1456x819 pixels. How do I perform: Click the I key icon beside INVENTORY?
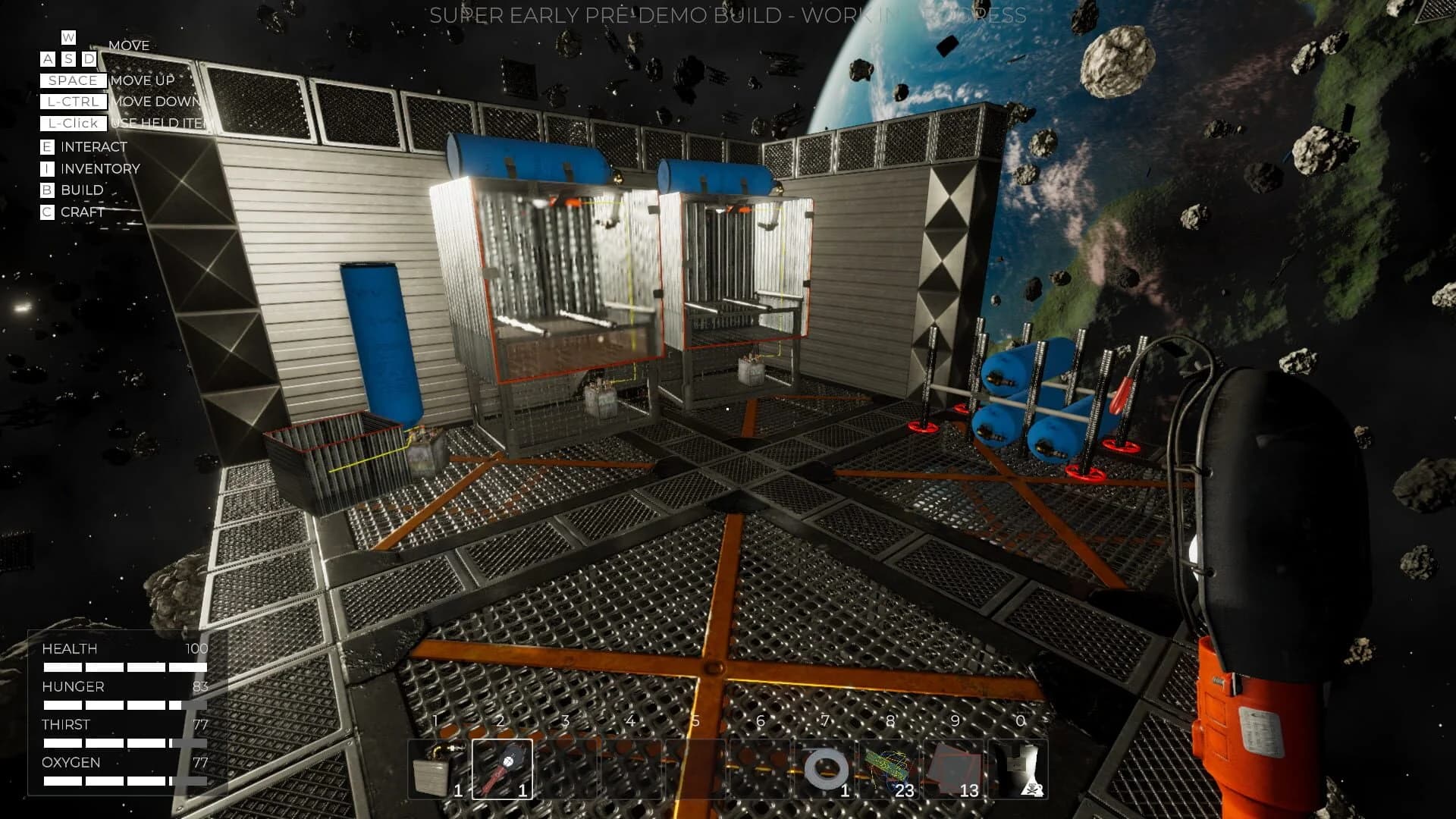point(47,168)
